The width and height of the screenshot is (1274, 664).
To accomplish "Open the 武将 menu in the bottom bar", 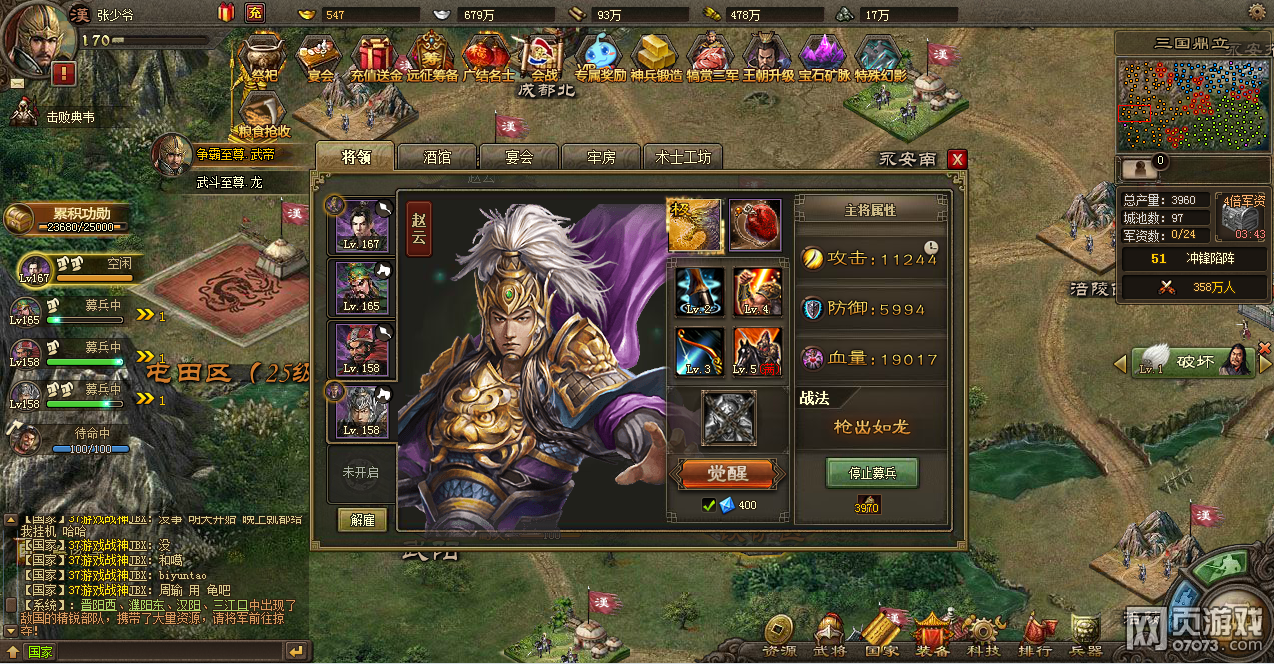I will 829,634.
